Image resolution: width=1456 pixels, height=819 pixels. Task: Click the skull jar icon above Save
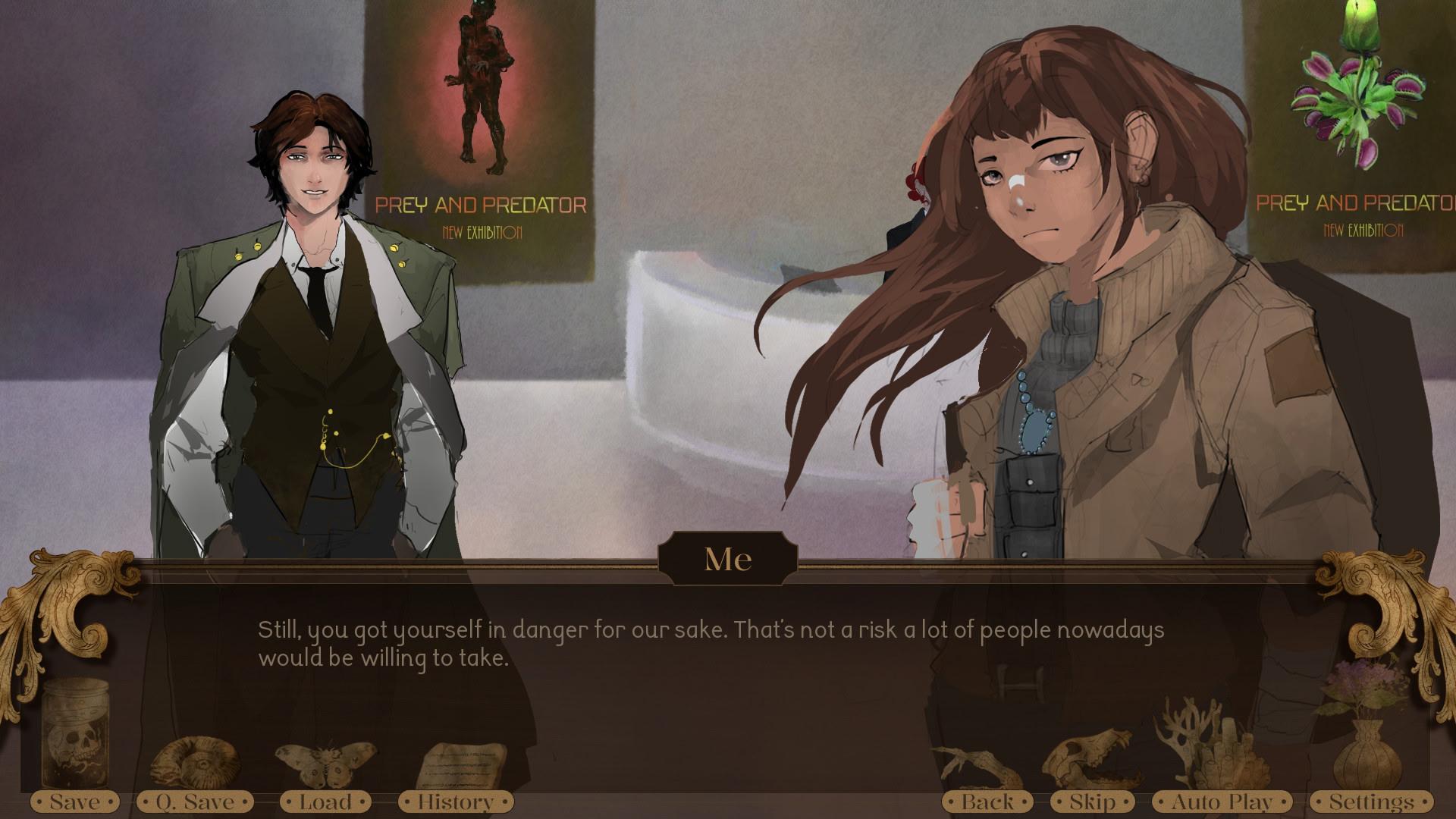coord(74,732)
